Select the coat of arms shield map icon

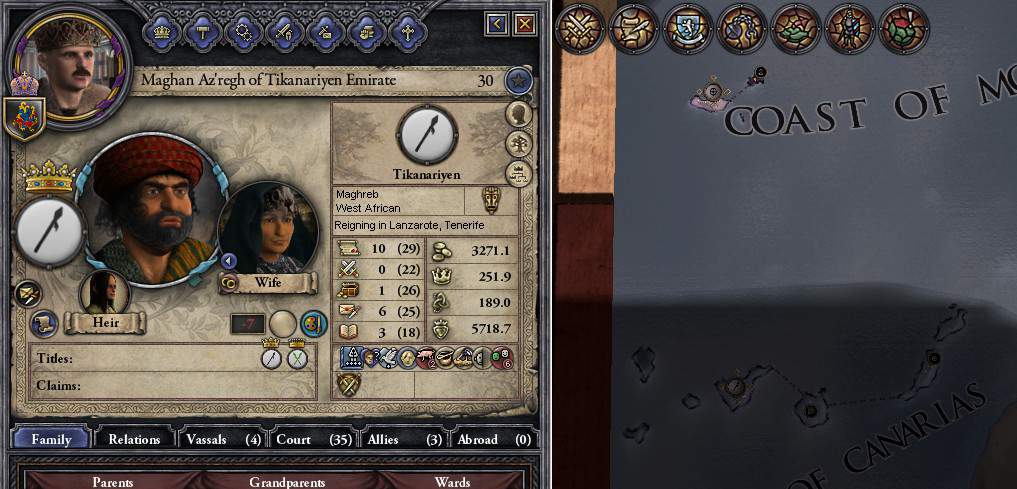pyautogui.click(x=688, y=27)
